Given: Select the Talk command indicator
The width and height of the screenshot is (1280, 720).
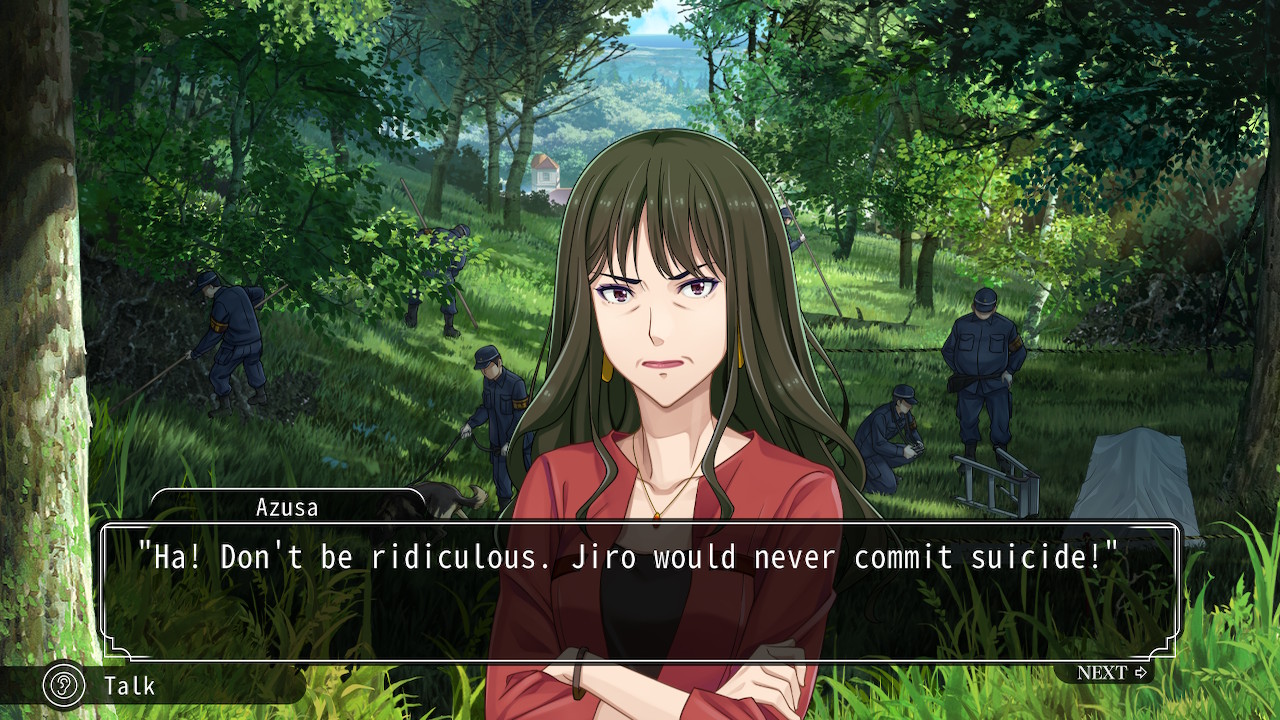Looking at the screenshot, I should click(110, 686).
